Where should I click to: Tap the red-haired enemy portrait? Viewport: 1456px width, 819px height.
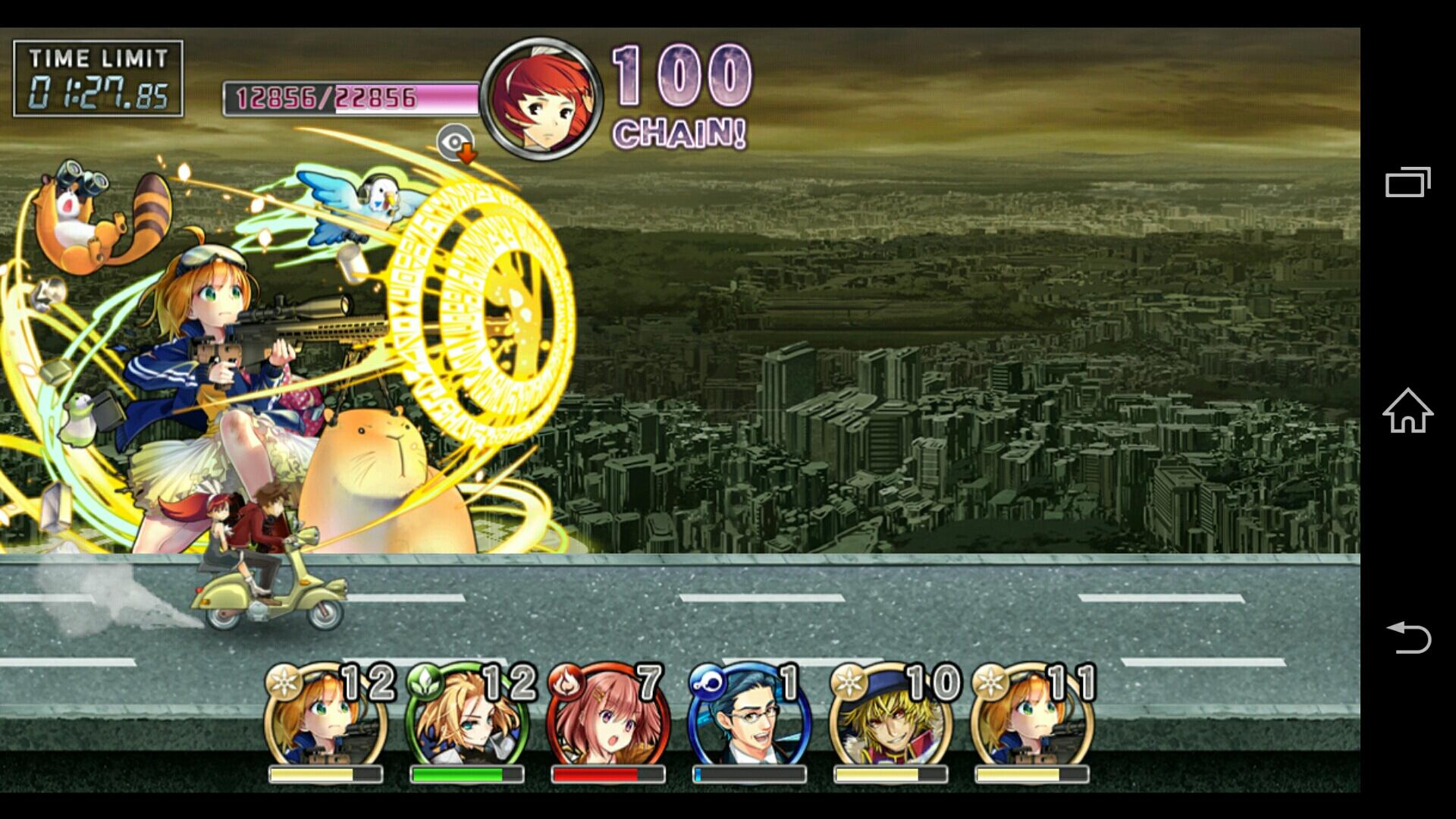[x=541, y=99]
